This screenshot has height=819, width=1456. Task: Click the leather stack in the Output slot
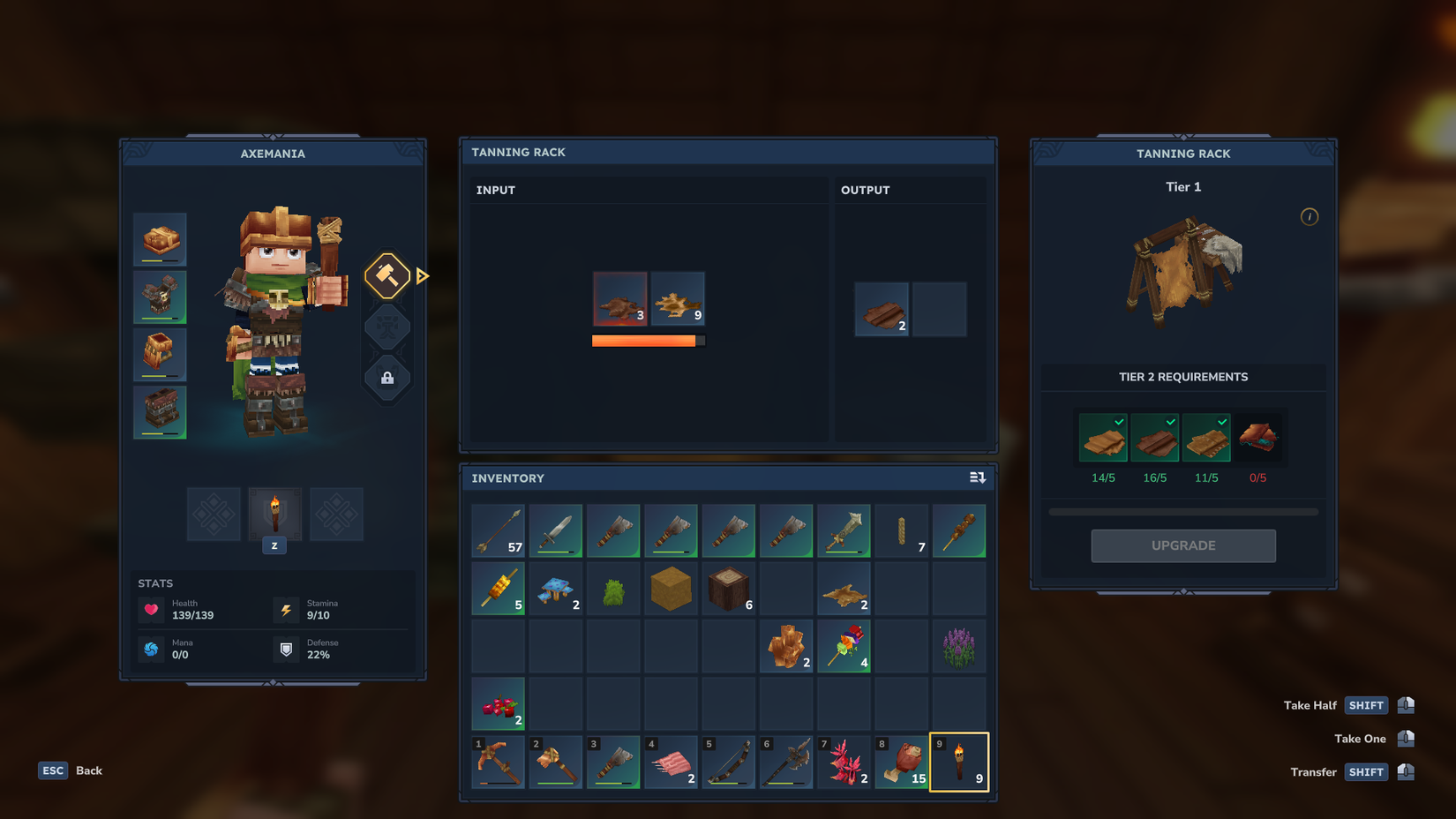(x=881, y=310)
